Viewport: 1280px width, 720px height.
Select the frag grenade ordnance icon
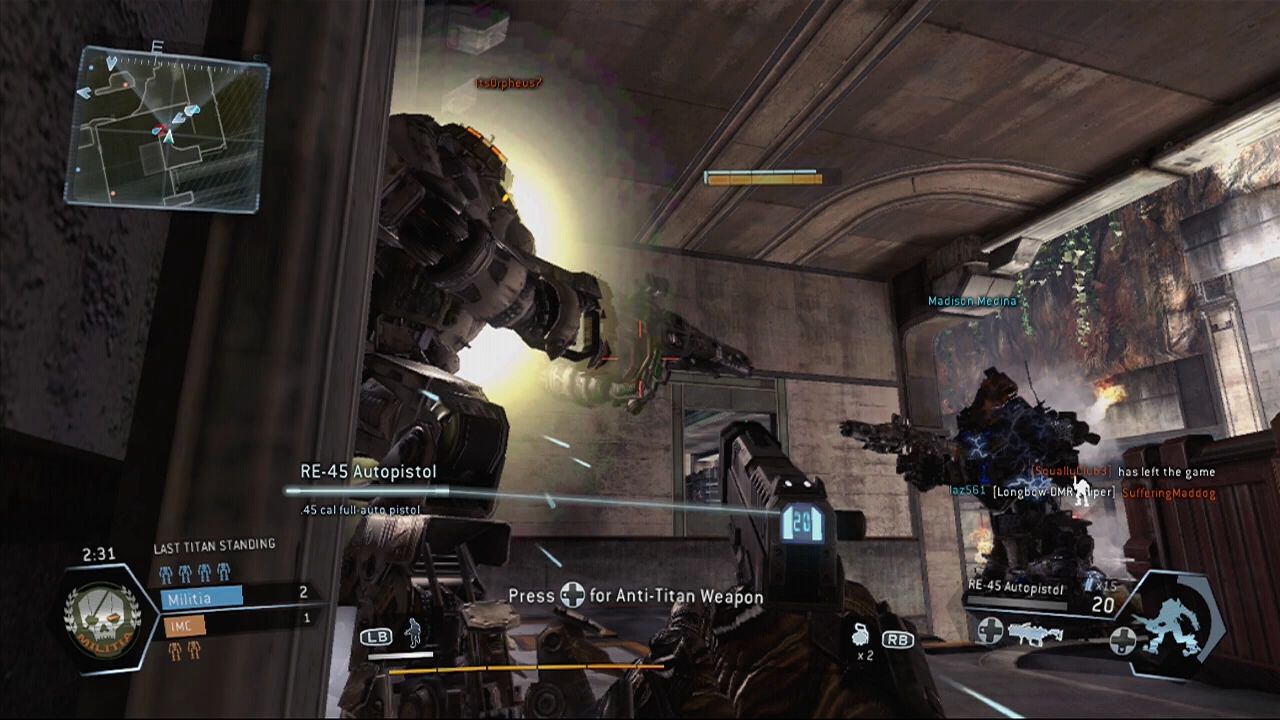click(x=858, y=633)
